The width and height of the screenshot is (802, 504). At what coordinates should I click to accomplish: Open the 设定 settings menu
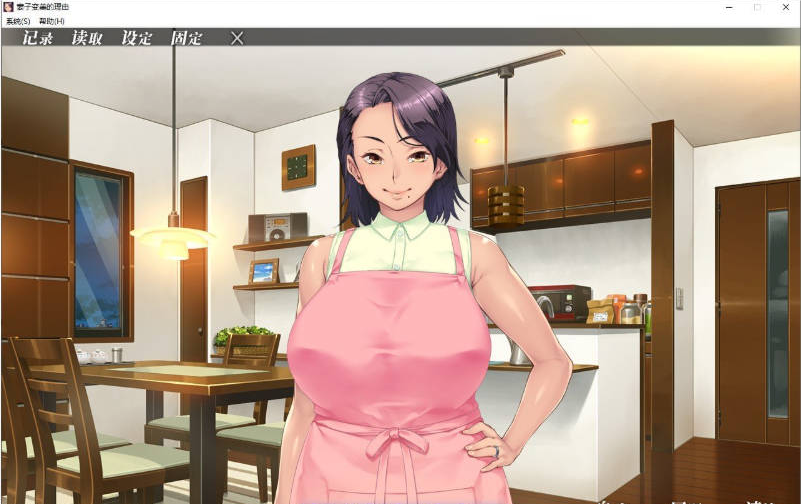(x=137, y=39)
